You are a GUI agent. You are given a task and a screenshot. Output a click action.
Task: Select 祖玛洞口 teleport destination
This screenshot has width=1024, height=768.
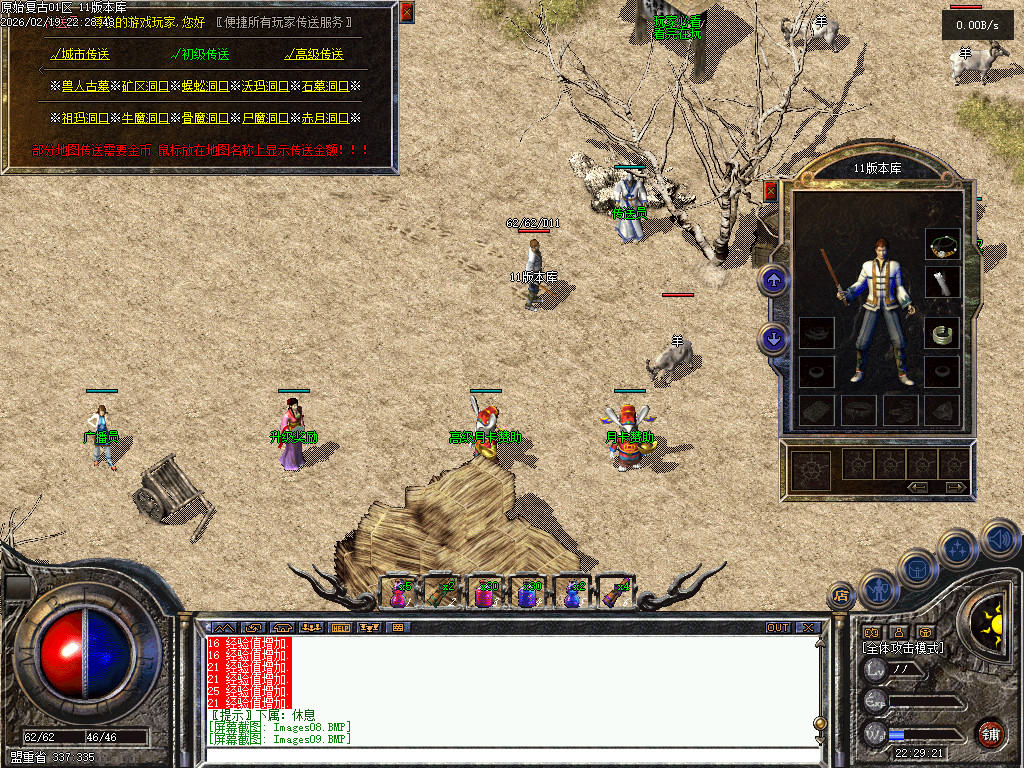84,118
